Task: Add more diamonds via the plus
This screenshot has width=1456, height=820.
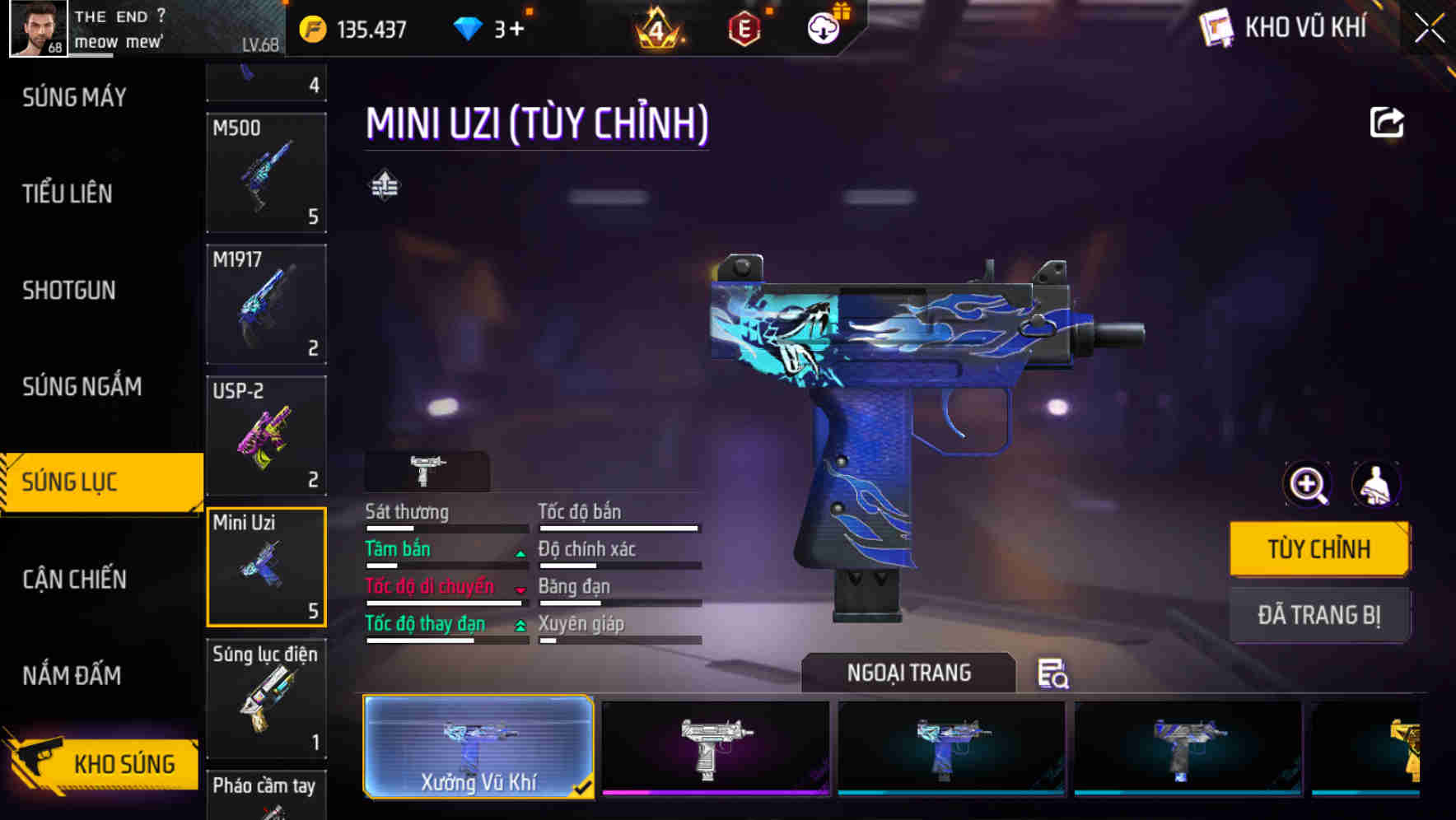Action: click(x=516, y=29)
